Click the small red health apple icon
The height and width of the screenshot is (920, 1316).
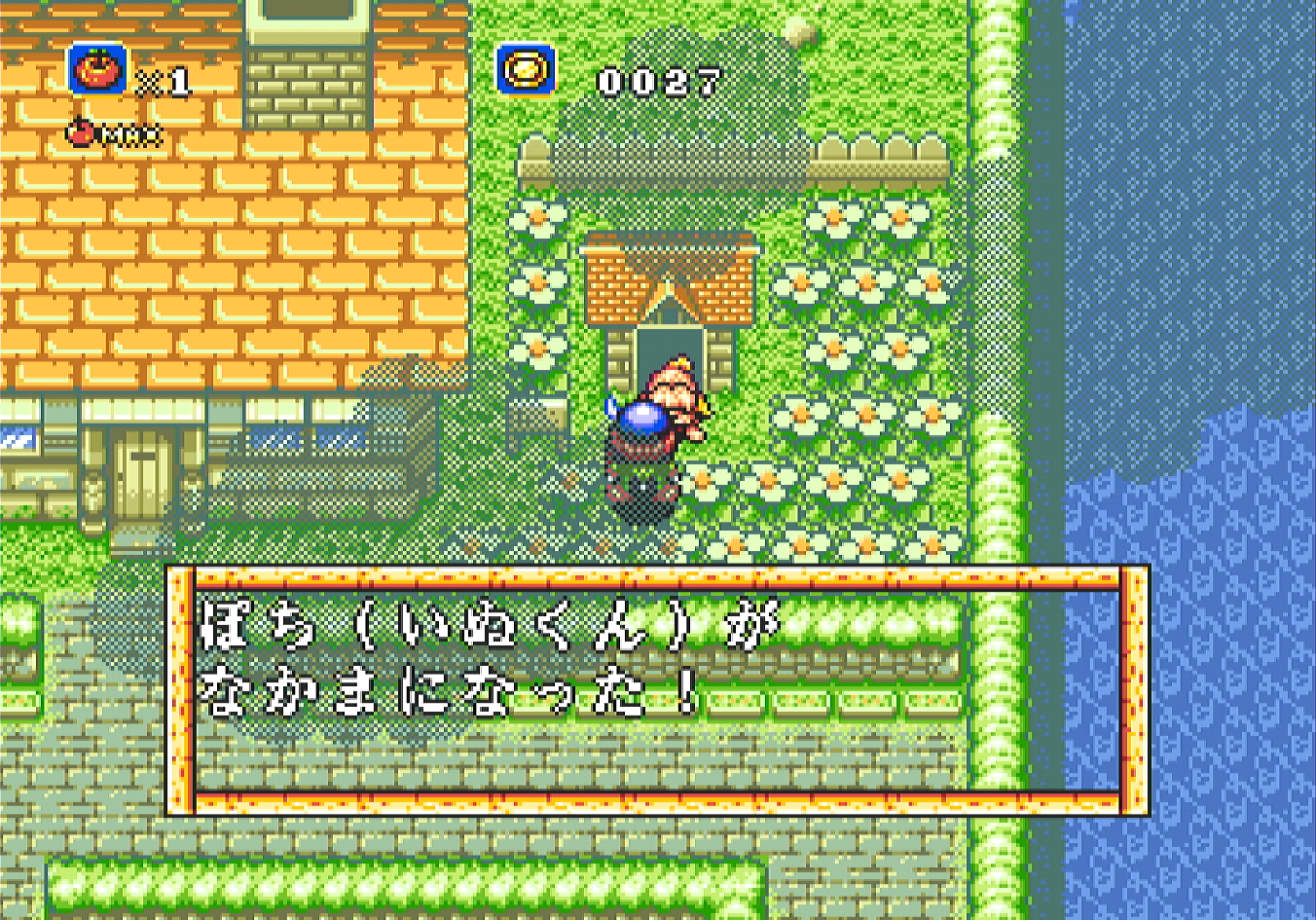[79, 130]
